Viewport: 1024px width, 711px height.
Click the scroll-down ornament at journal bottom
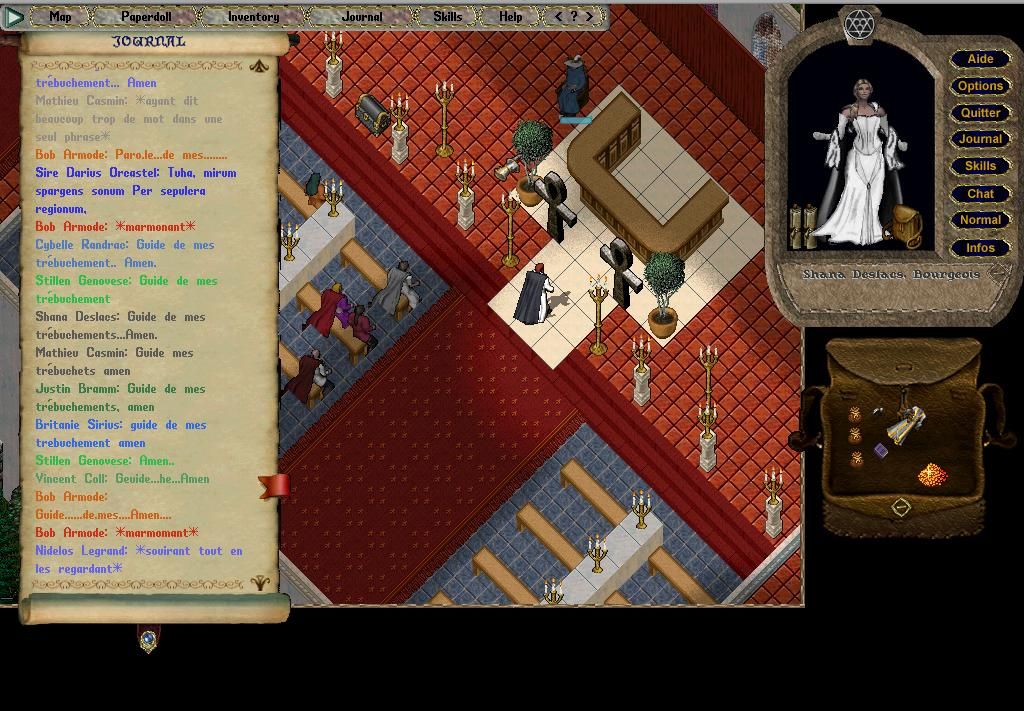point(259,582)
